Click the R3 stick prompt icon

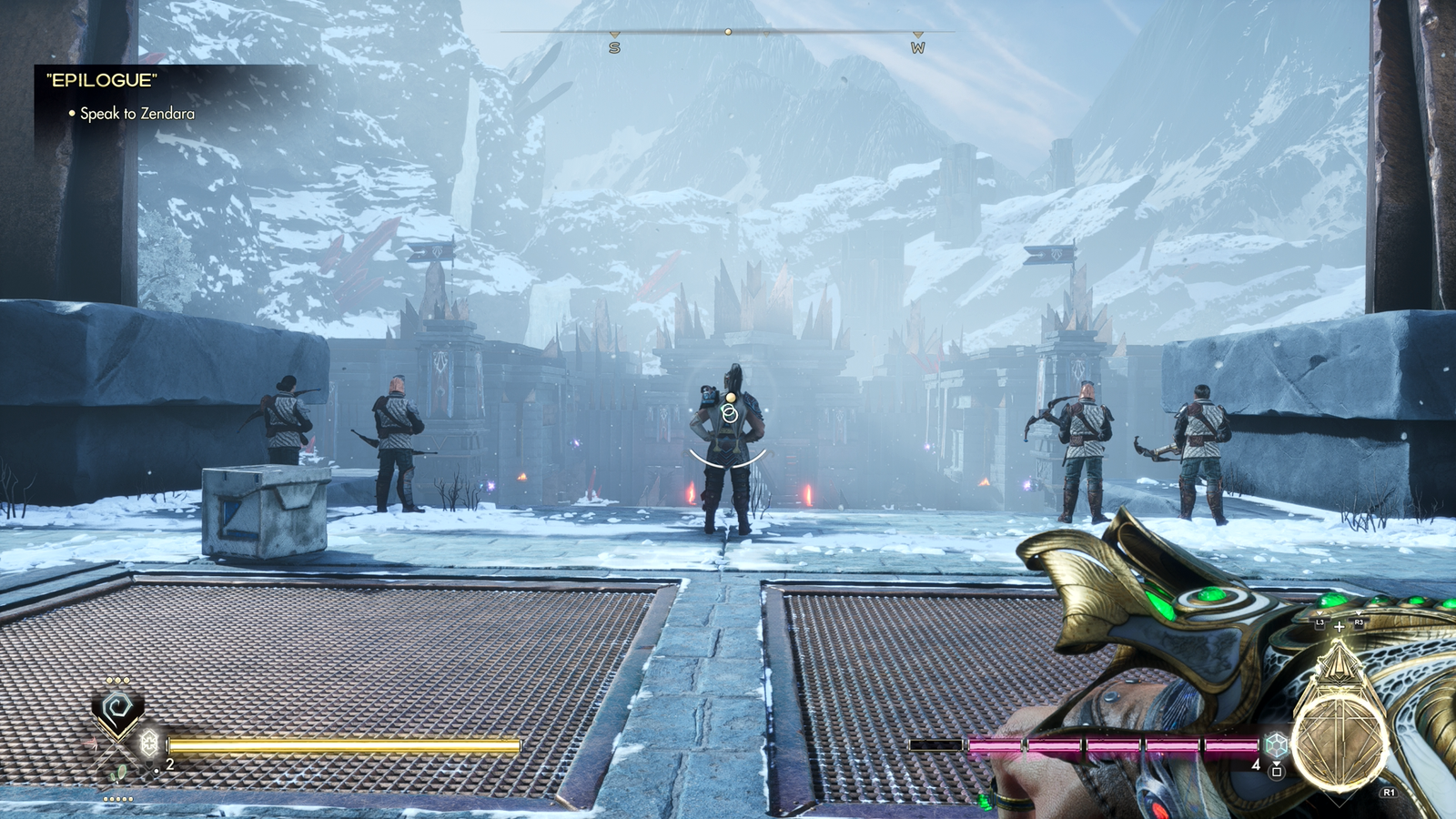(x=1358, y=622)
